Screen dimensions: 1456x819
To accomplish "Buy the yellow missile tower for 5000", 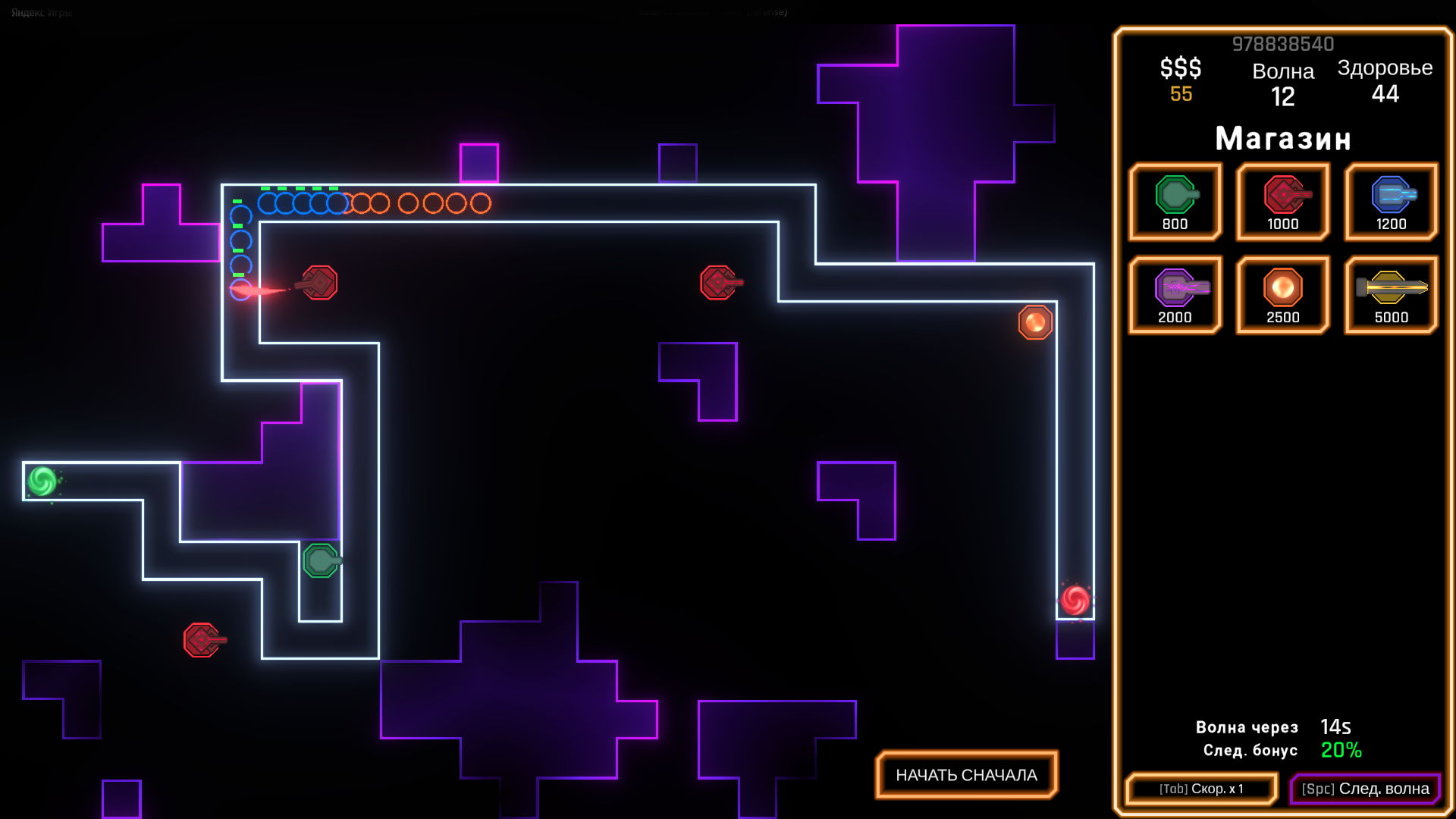I will point(1390,294).
